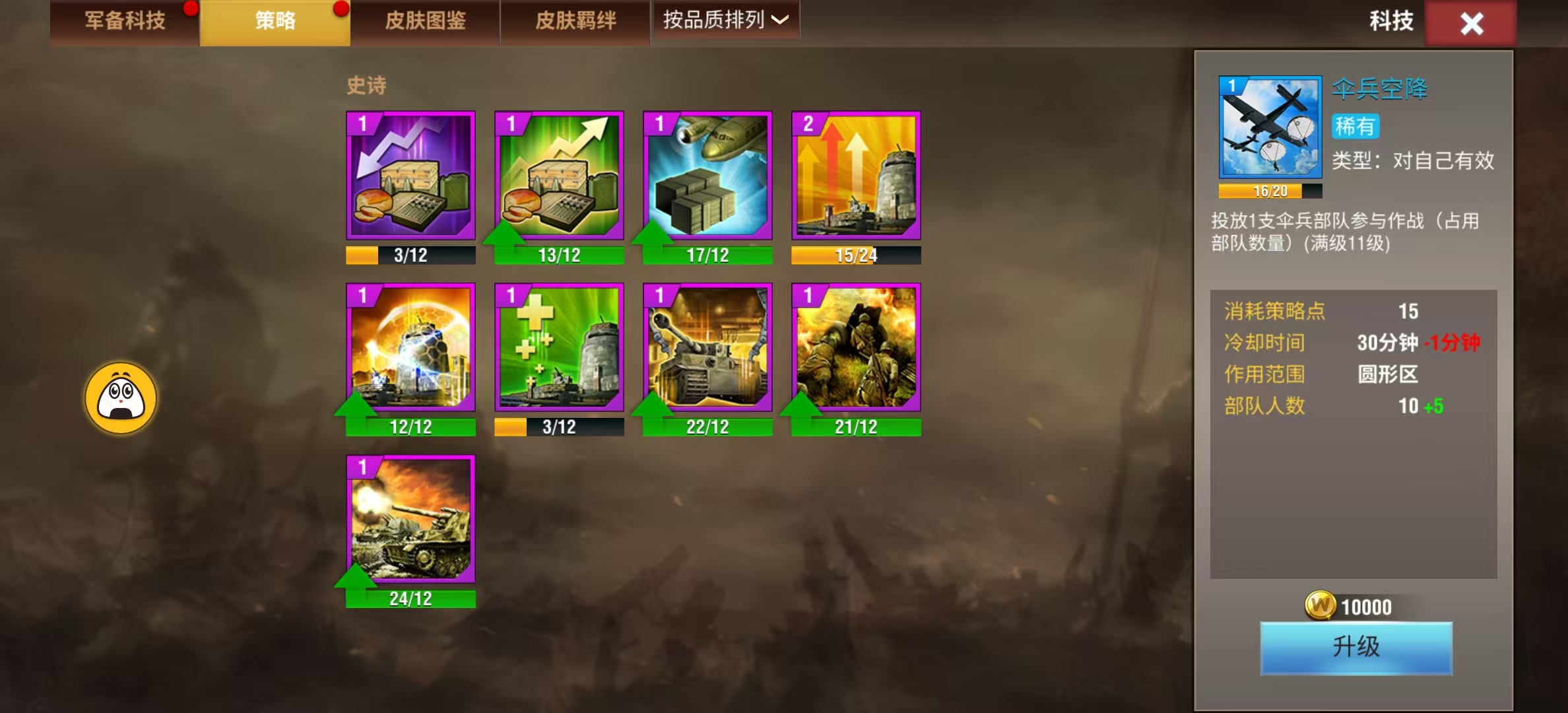Select the purple supply-decrease strategy card
The height and width of the screenshot is (713, 1568).
[x=410, y=176]
